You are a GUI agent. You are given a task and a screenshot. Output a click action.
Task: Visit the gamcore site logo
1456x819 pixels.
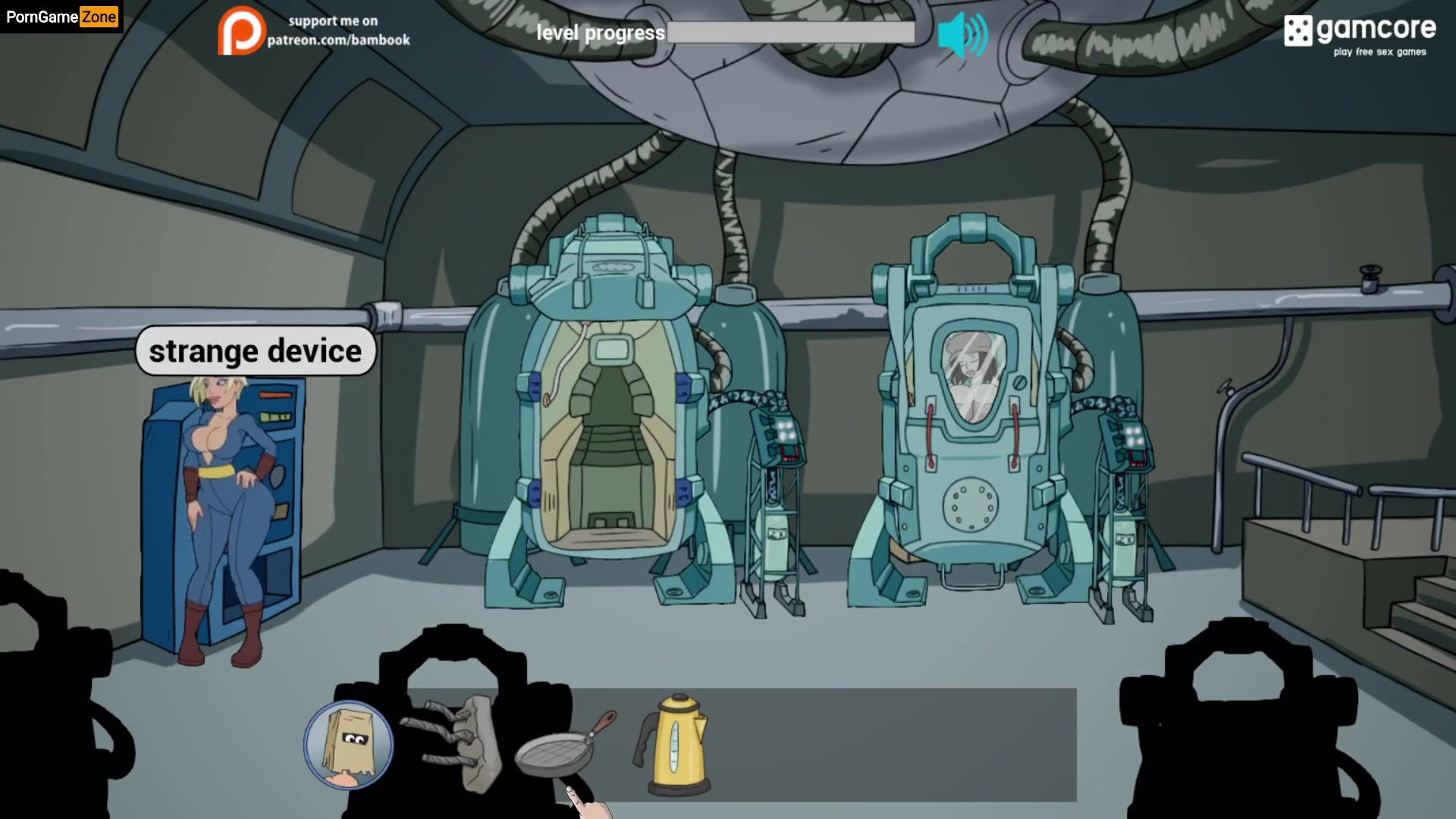pyautogui.click(x=1359, y=34)
